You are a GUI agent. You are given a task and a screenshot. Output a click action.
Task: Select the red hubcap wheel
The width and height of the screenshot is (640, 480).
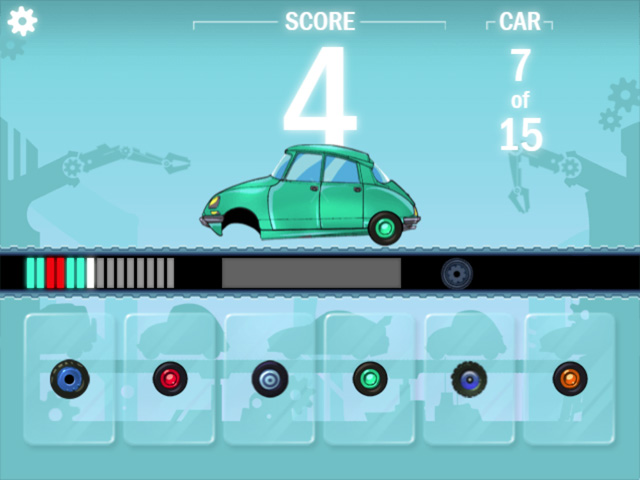[169, 378]
